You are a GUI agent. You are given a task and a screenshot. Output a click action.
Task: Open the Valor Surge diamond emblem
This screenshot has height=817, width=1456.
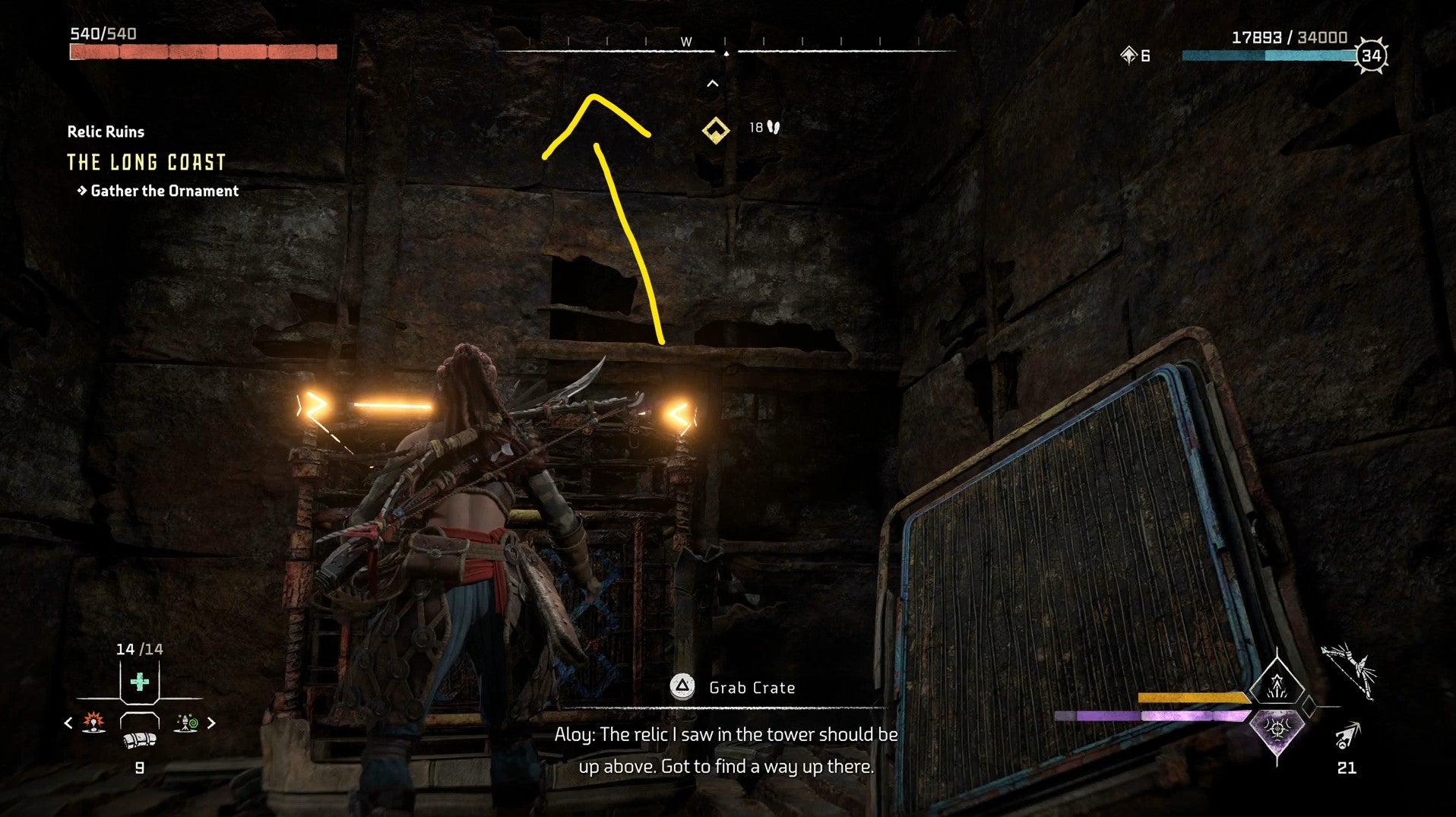click(x=1277, y=686)
